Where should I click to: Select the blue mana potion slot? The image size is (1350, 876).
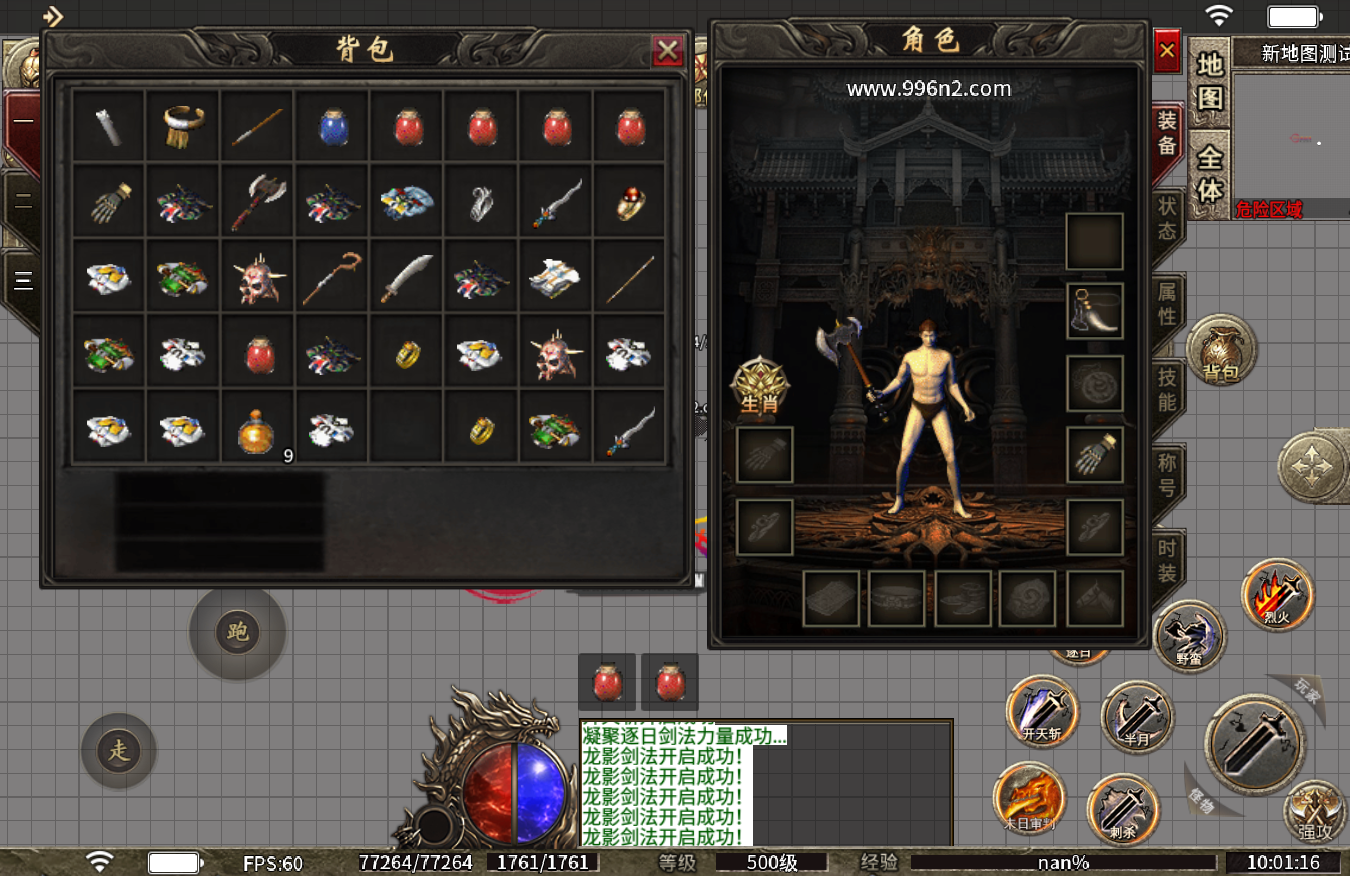tap(331, 126)
